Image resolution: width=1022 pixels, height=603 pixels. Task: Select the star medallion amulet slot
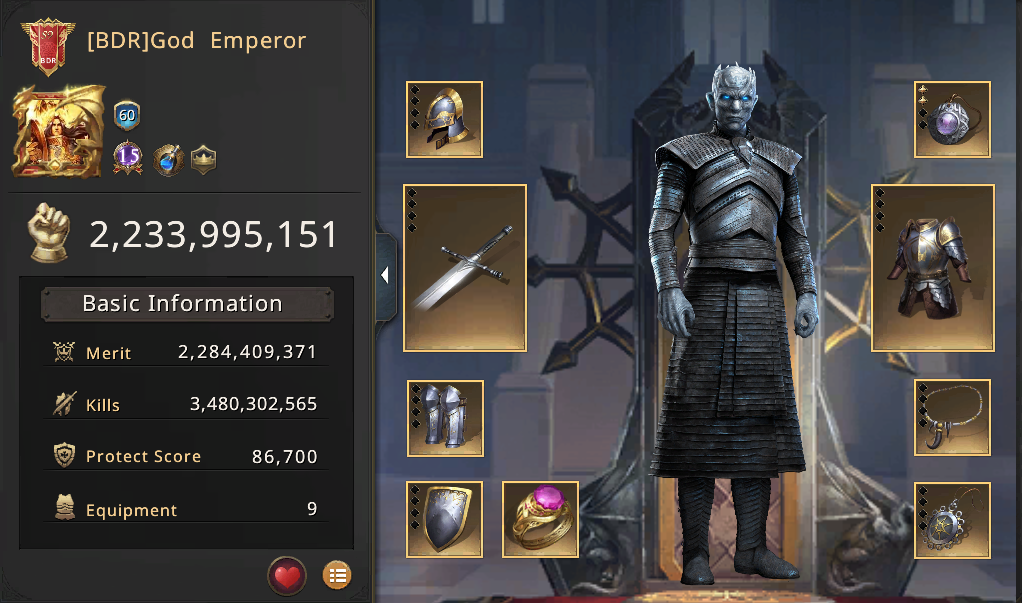(953, 519)
